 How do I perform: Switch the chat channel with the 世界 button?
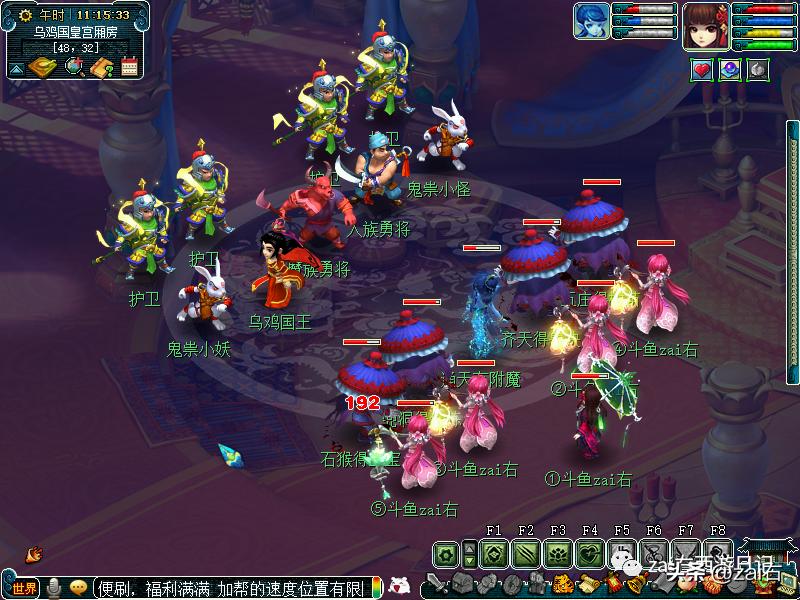tap(24, 587)
